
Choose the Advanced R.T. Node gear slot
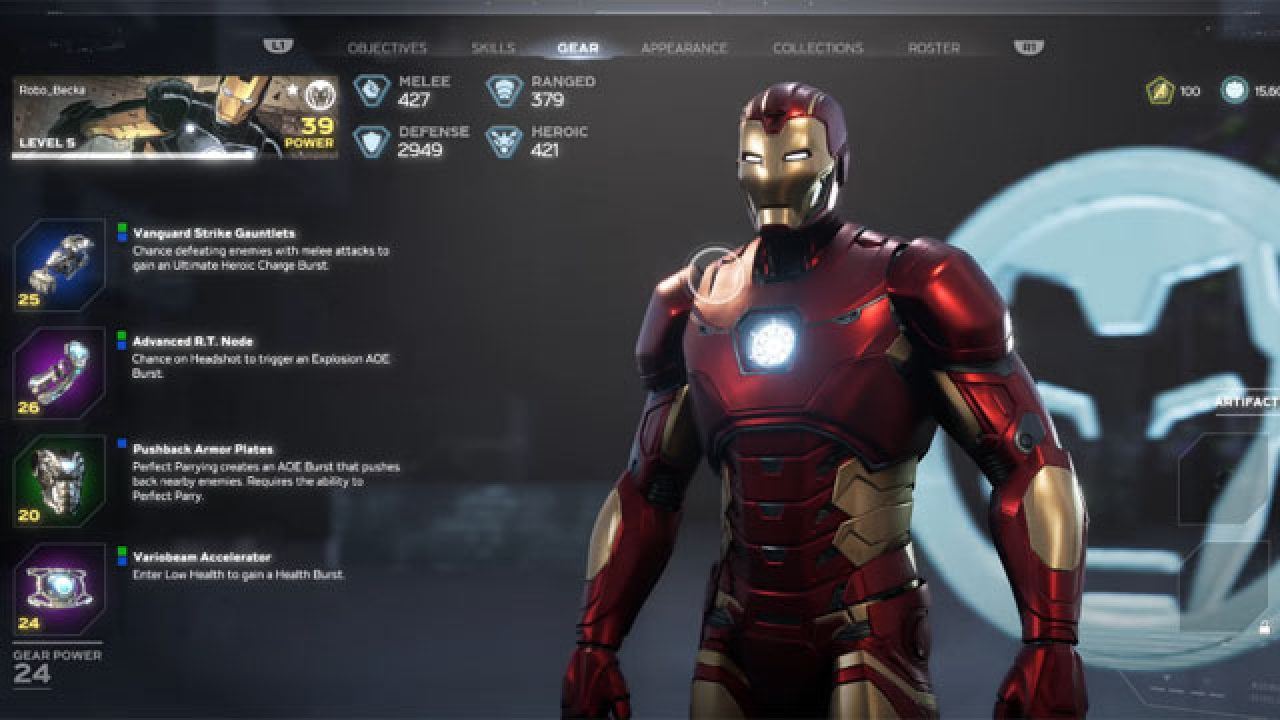[x=60, y=373]
